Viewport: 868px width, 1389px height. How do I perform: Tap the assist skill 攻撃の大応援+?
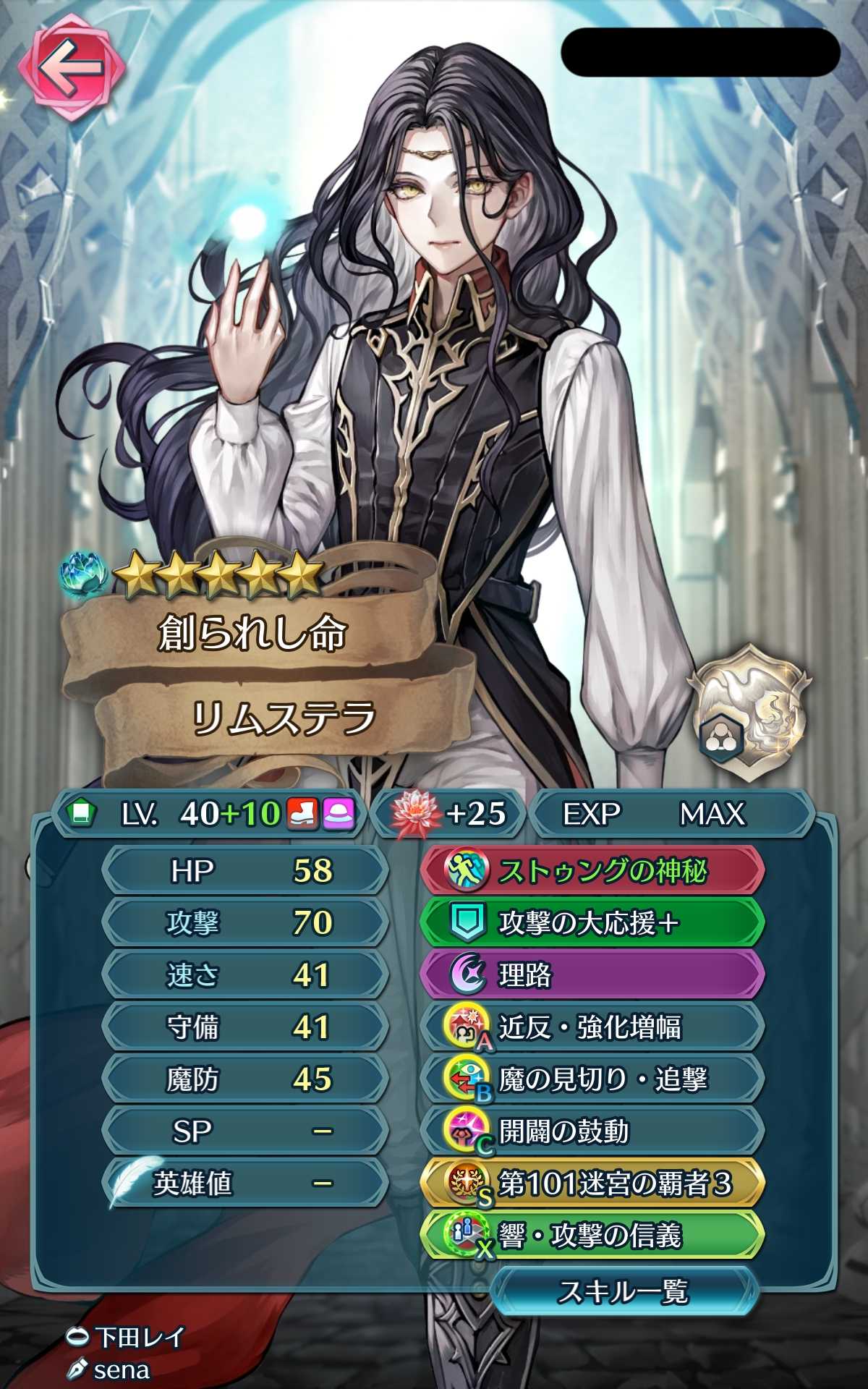click(592, 923)
